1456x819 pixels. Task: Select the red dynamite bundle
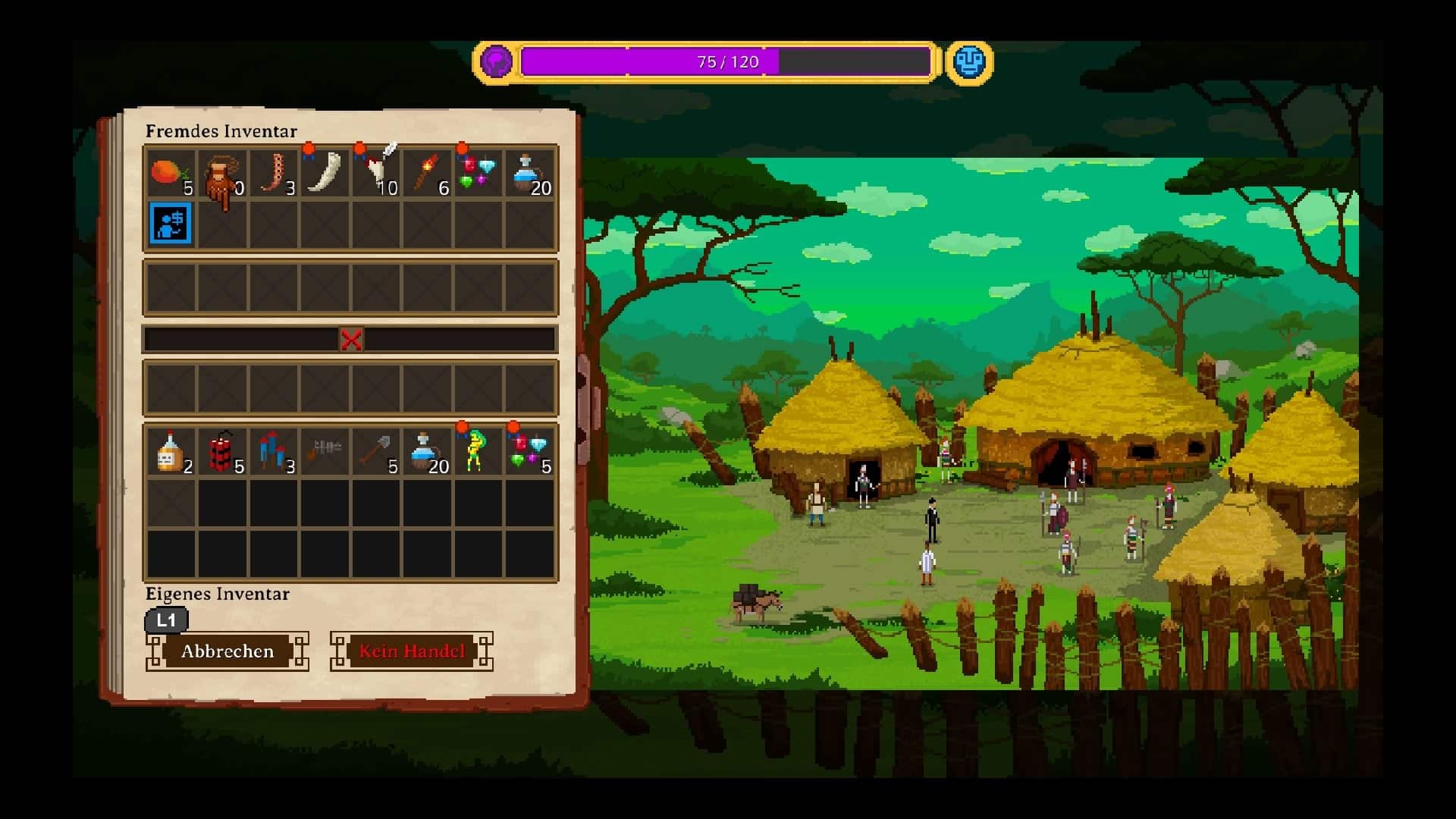click(221, 451)
